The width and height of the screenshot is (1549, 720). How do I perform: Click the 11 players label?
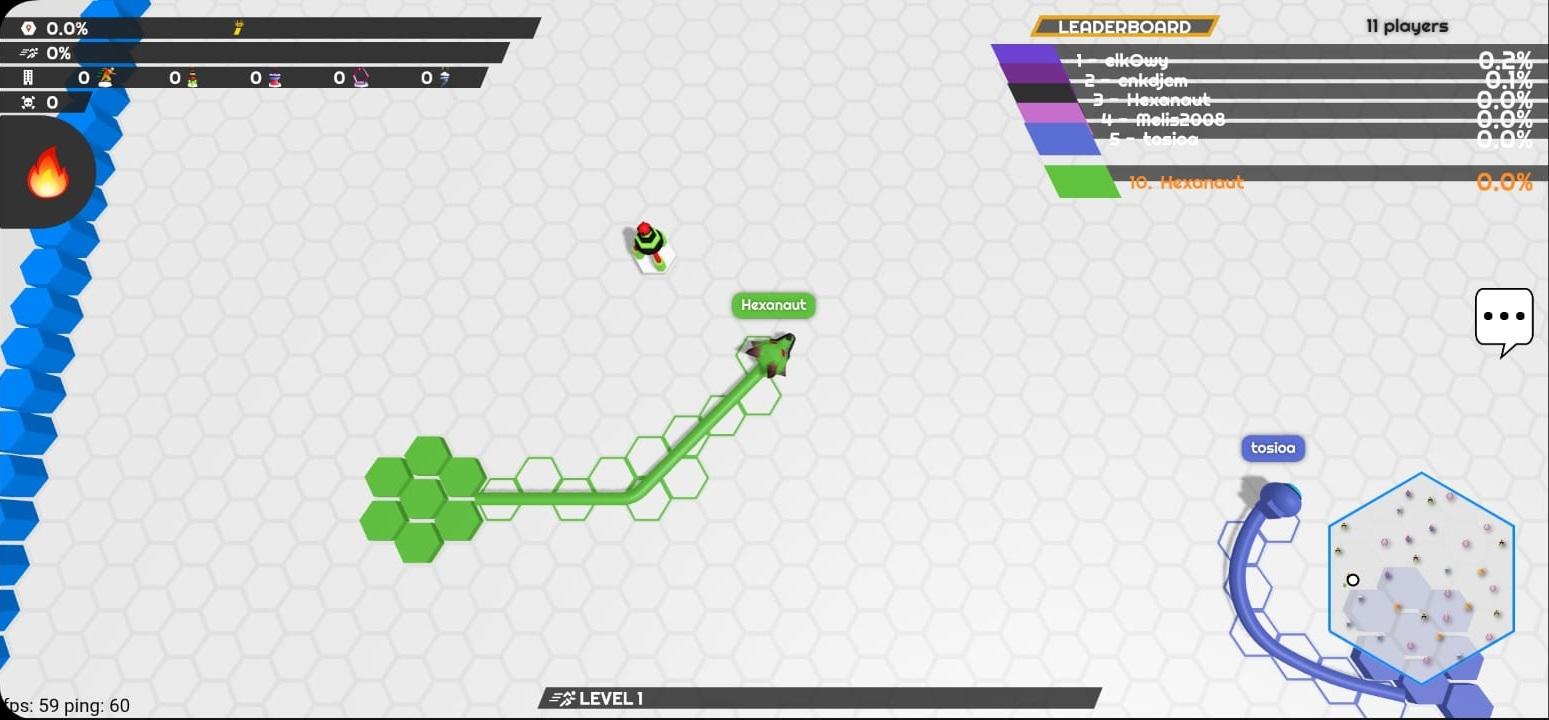click(1406, 27)
